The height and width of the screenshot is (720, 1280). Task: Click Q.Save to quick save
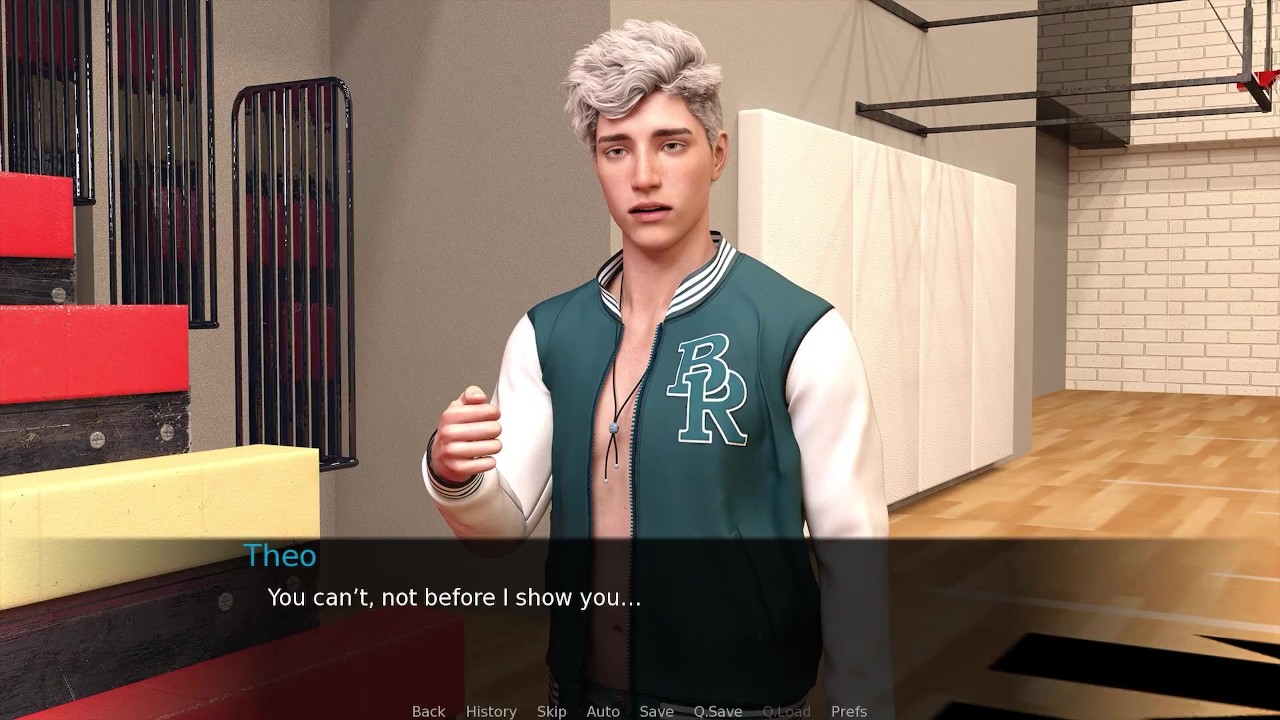click(718, 711)
